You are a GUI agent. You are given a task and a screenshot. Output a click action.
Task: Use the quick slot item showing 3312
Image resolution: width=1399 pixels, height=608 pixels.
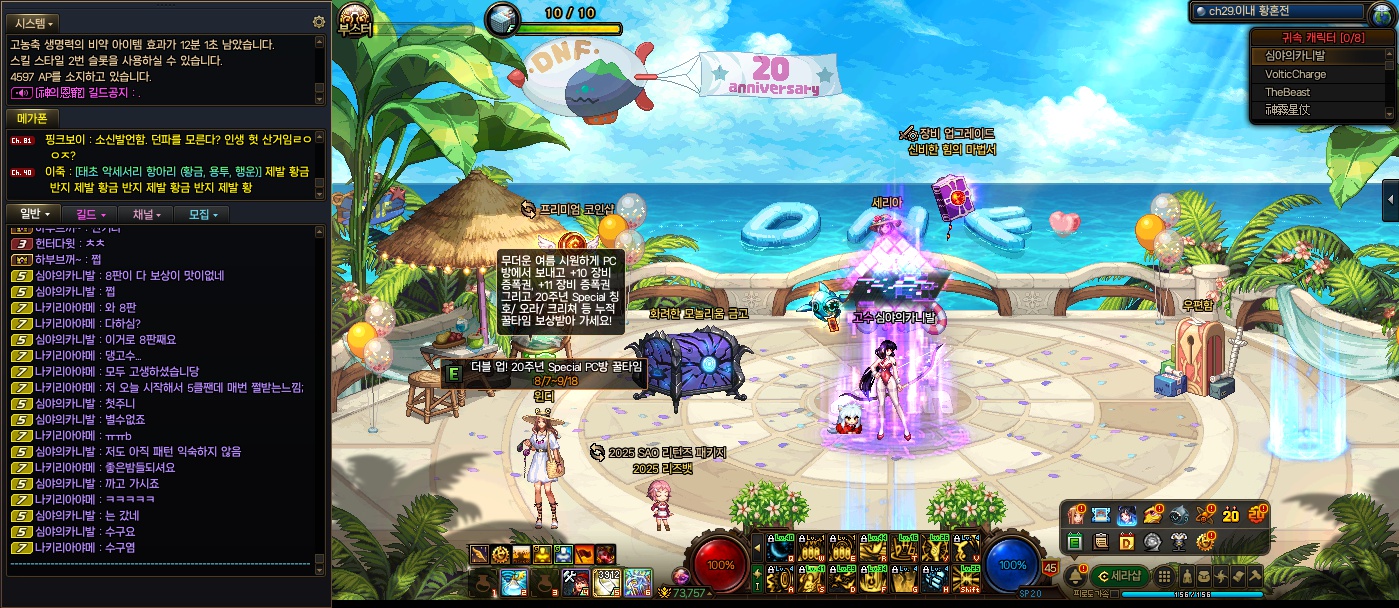607,581
